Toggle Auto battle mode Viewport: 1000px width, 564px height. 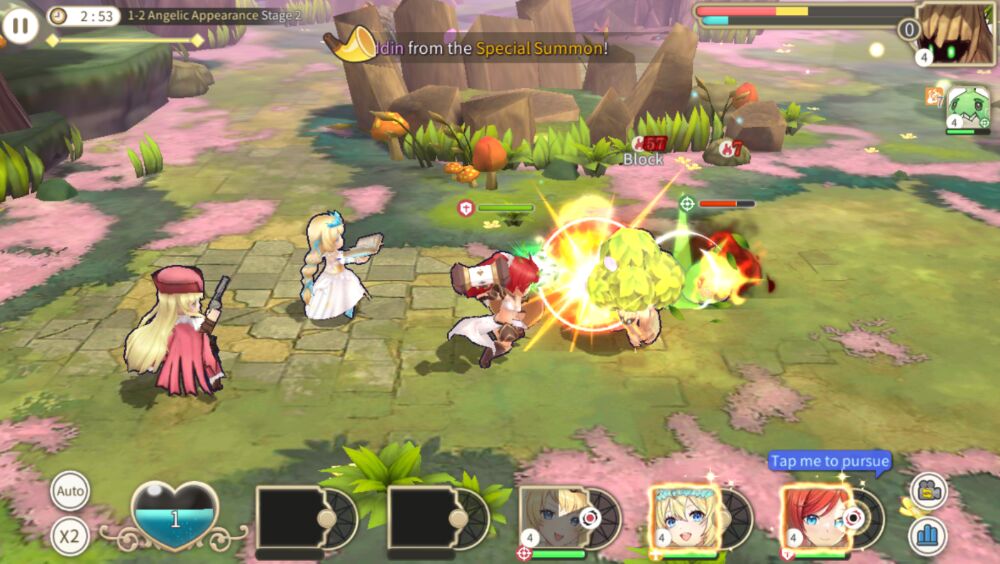pos(70,491)
